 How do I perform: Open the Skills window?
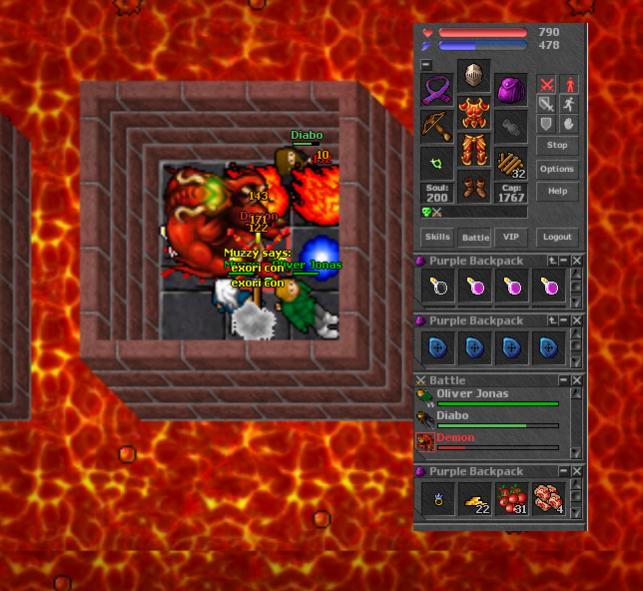437,237
